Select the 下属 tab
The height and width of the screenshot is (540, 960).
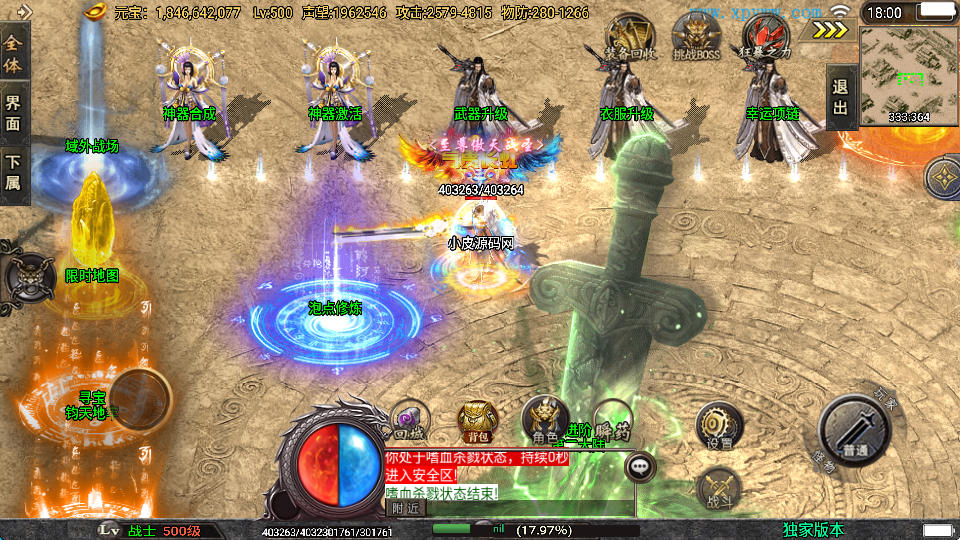coord(13,172)
